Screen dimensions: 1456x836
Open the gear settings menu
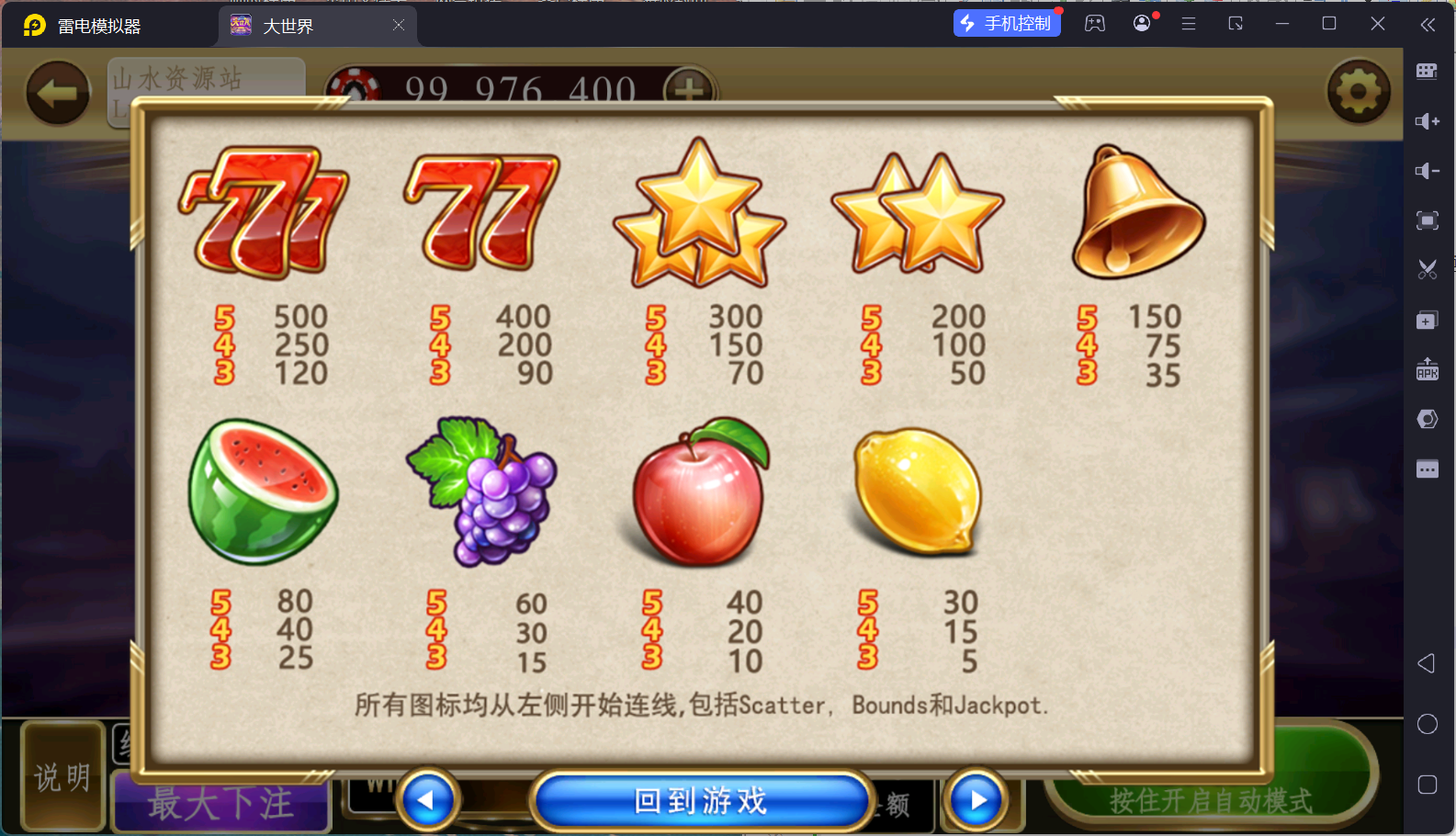1358,91
